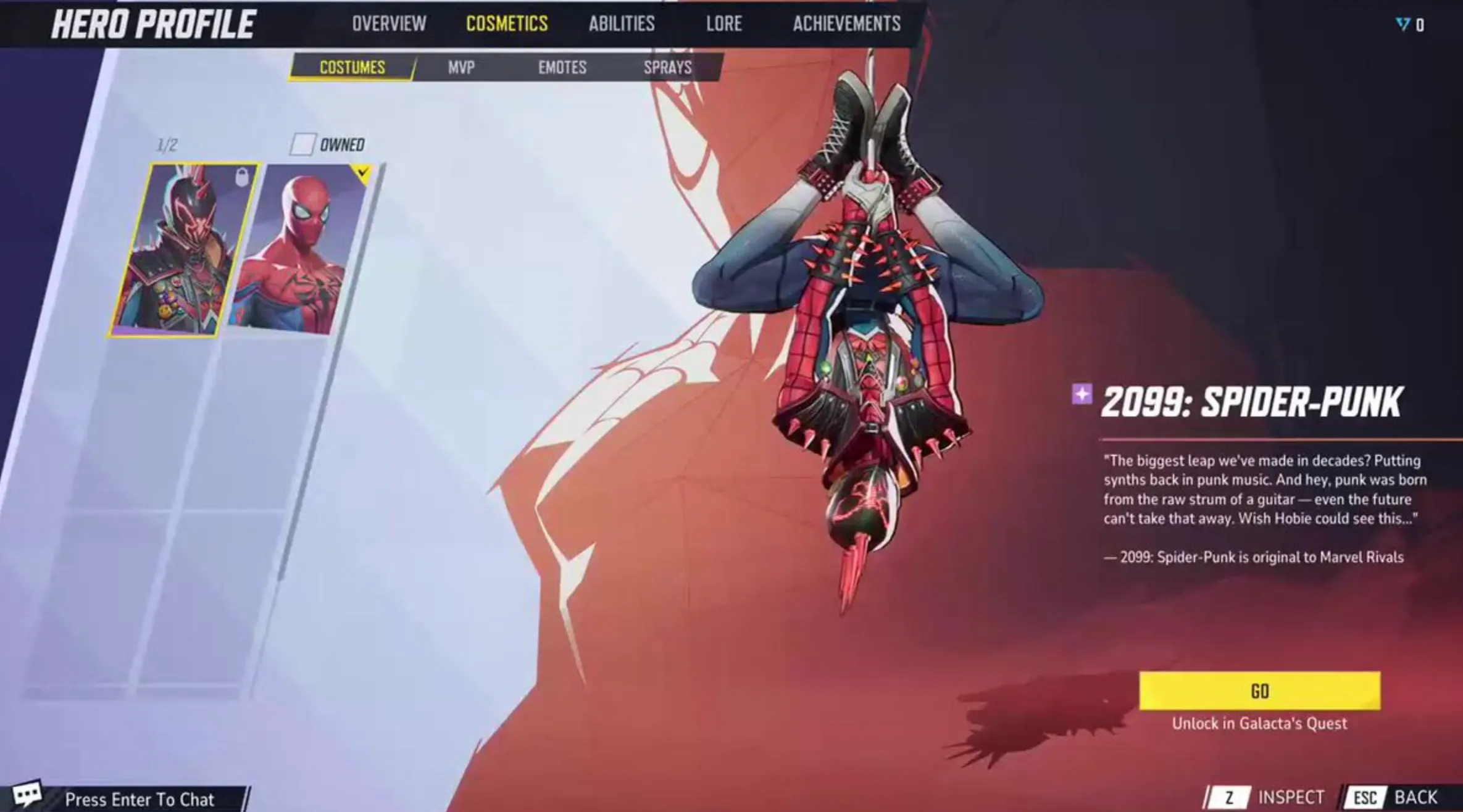Switch to the Abilities tab
This screenshot has width=1463, height=812.
(620, 24)
